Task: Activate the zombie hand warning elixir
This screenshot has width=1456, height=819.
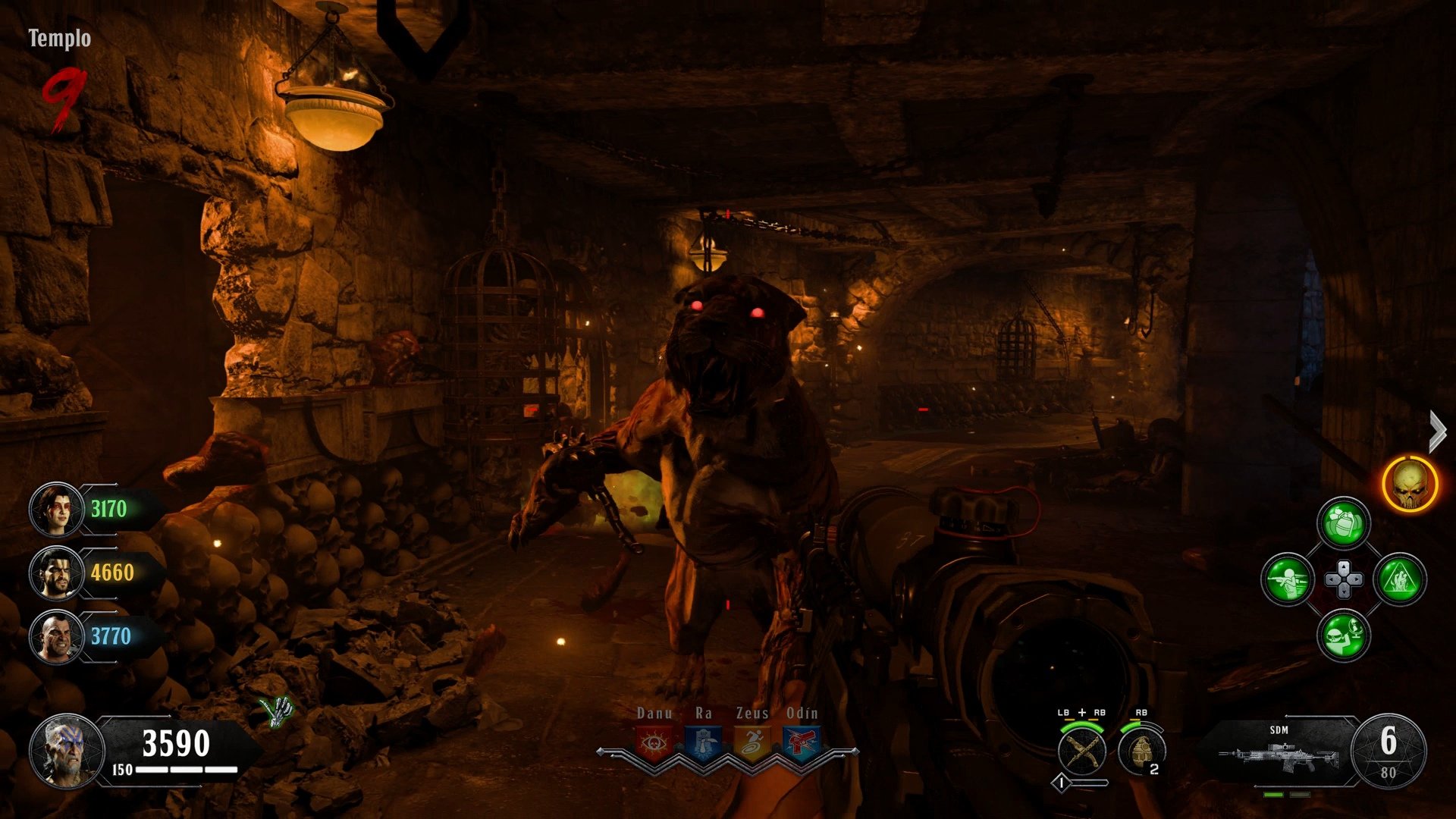Action: pyautogui.click(x=1400, y=580)
